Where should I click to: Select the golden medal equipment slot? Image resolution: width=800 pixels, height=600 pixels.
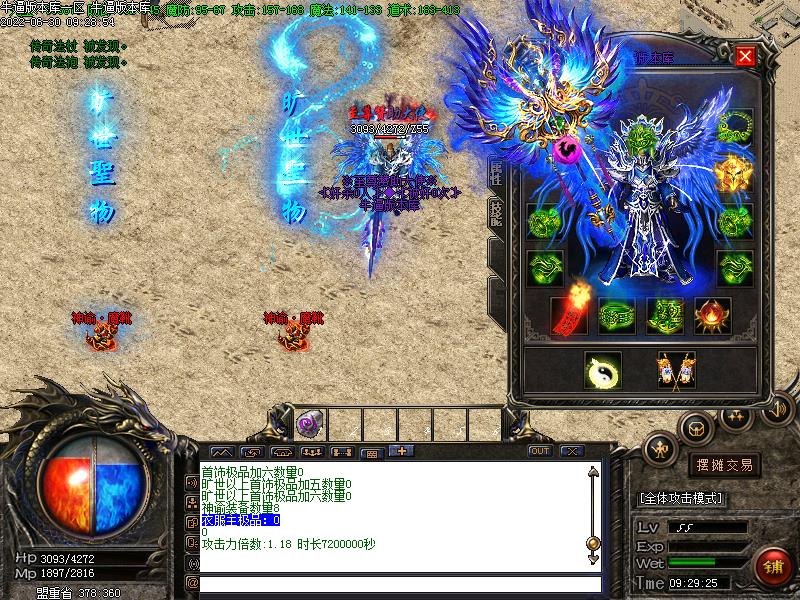(734, 175)
